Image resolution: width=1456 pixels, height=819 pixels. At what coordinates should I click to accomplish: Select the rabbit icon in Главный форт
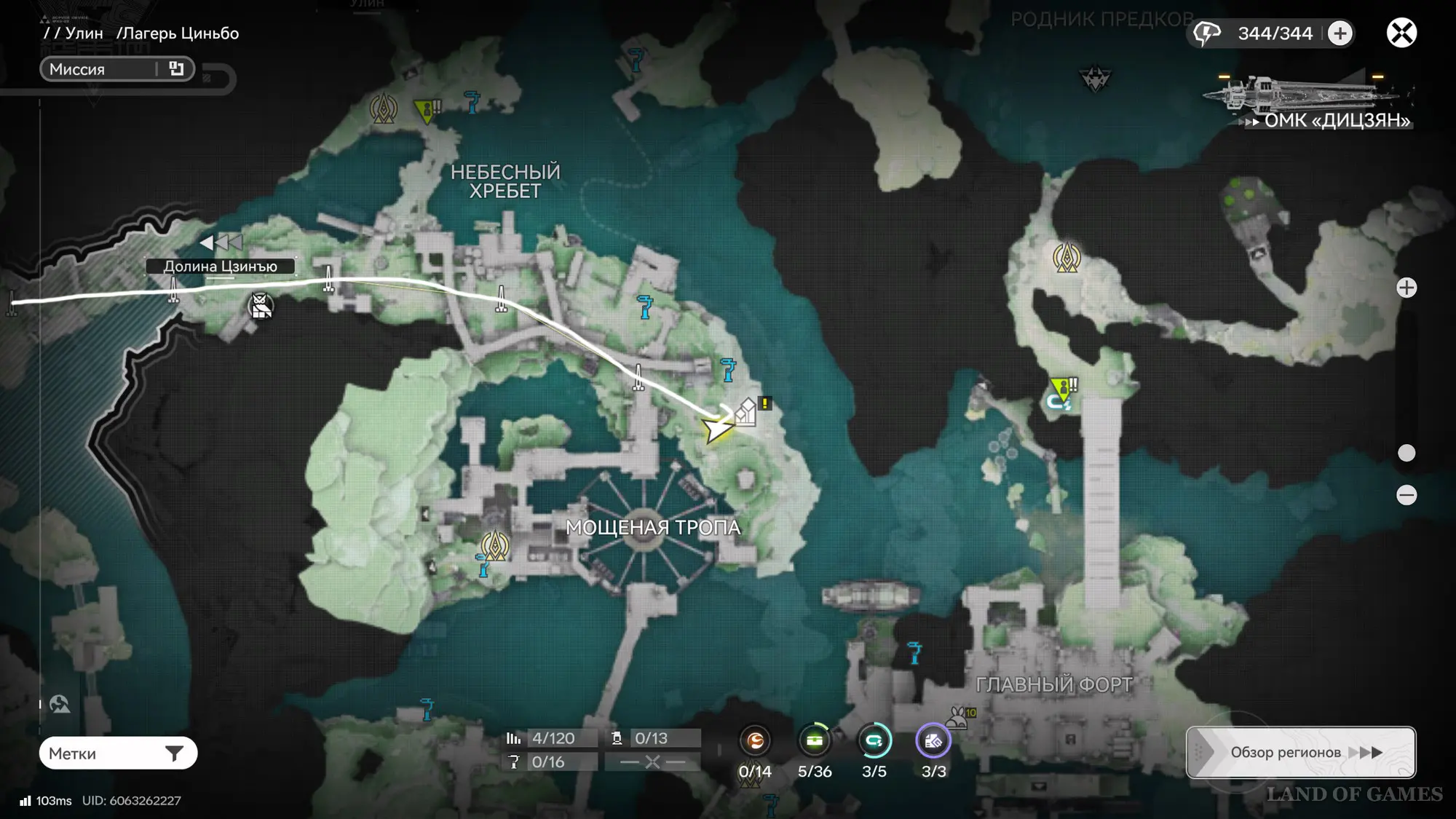957,717
